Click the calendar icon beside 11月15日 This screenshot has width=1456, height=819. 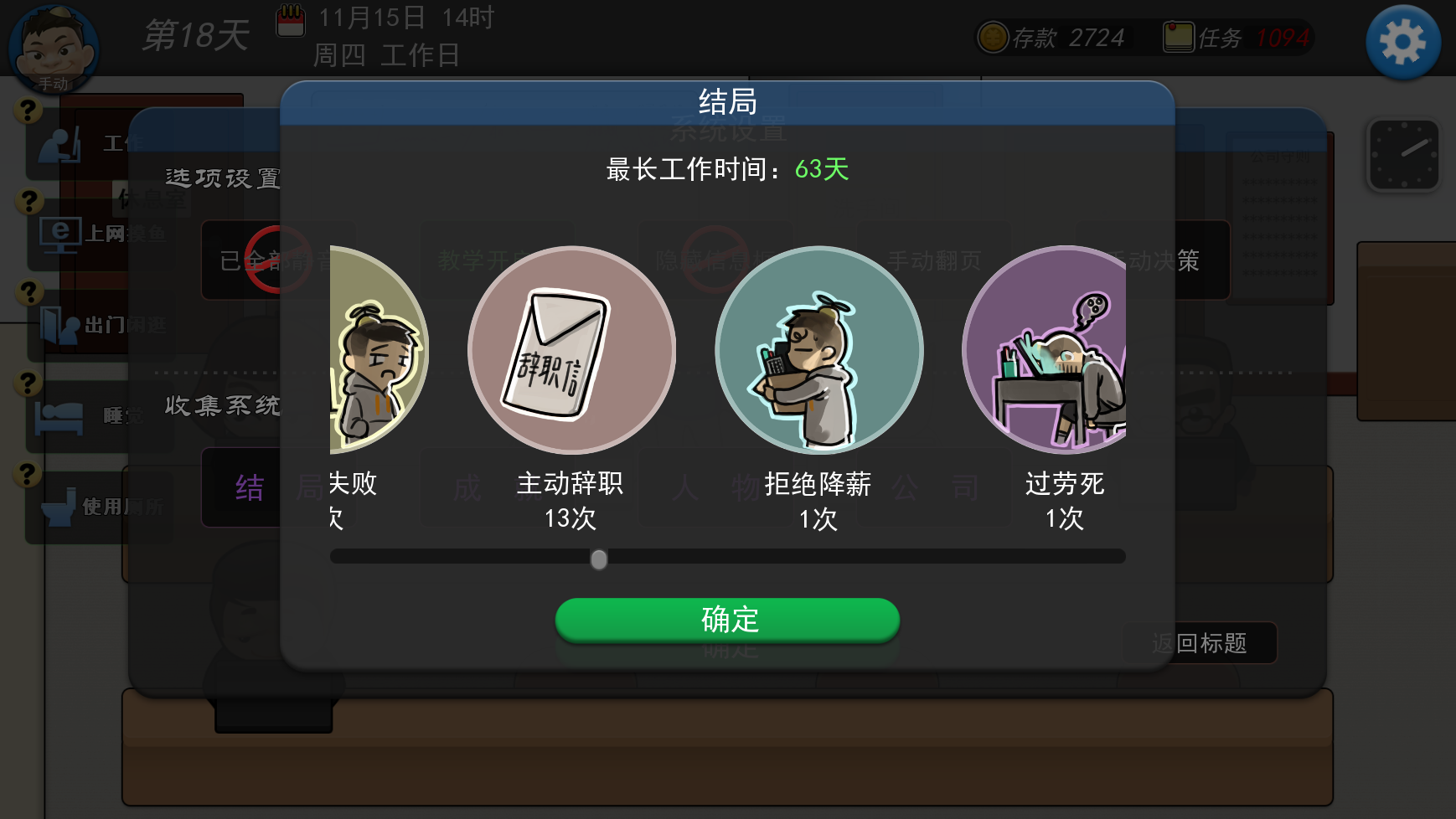point(291,22)
